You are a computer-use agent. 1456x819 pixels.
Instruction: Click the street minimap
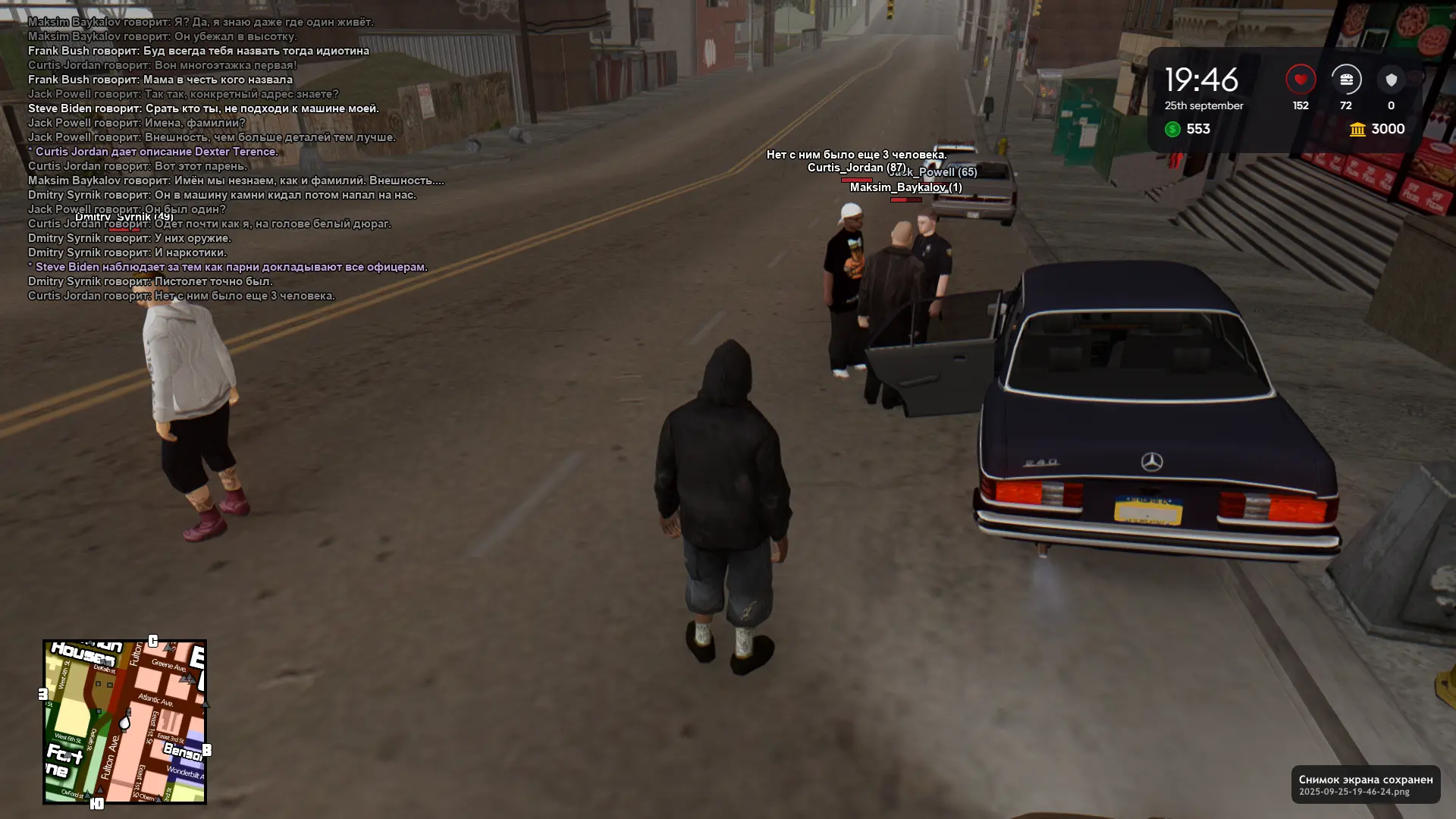(x=124, y=721)
